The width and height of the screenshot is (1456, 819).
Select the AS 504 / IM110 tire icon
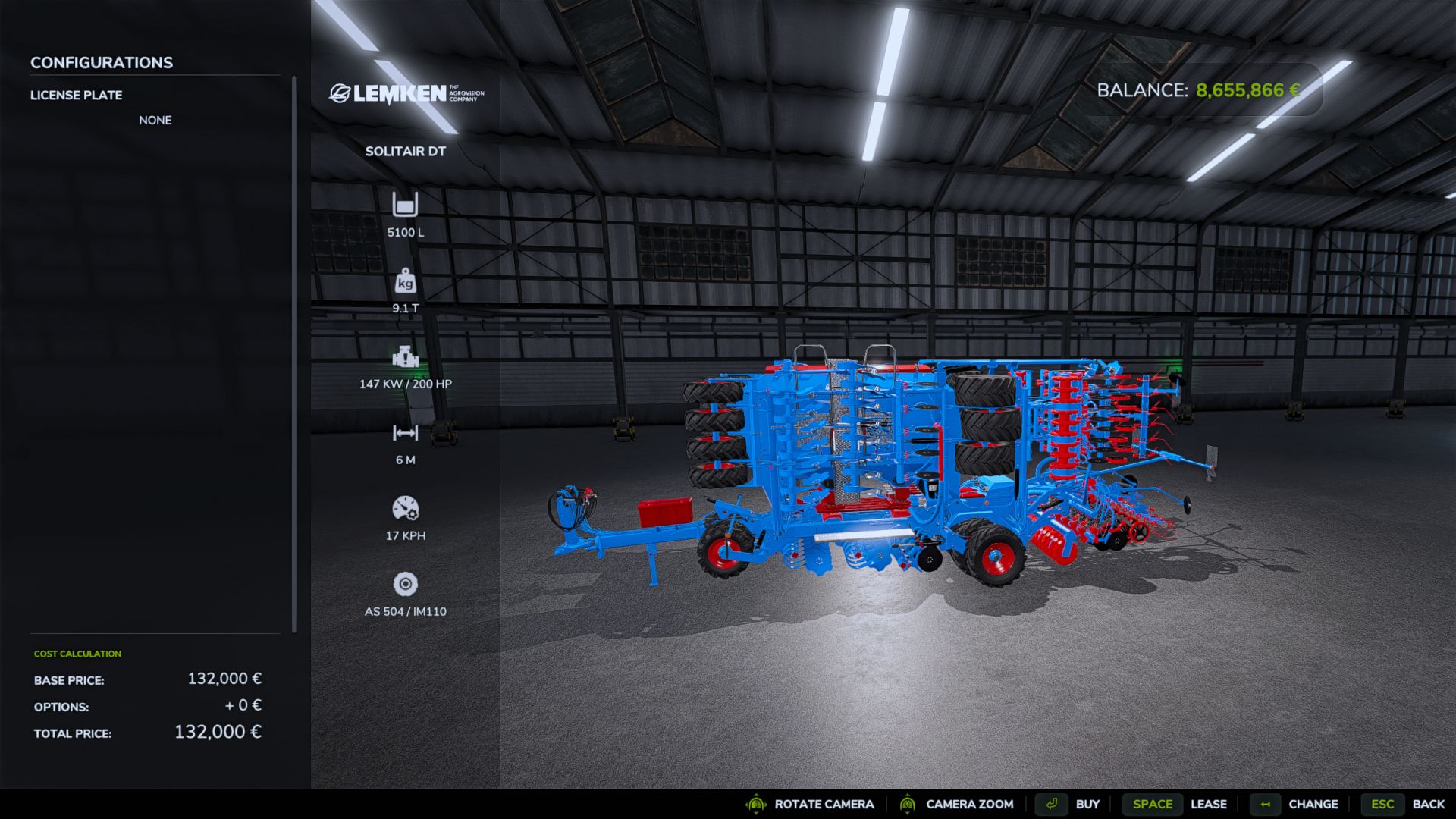point(406,584)
